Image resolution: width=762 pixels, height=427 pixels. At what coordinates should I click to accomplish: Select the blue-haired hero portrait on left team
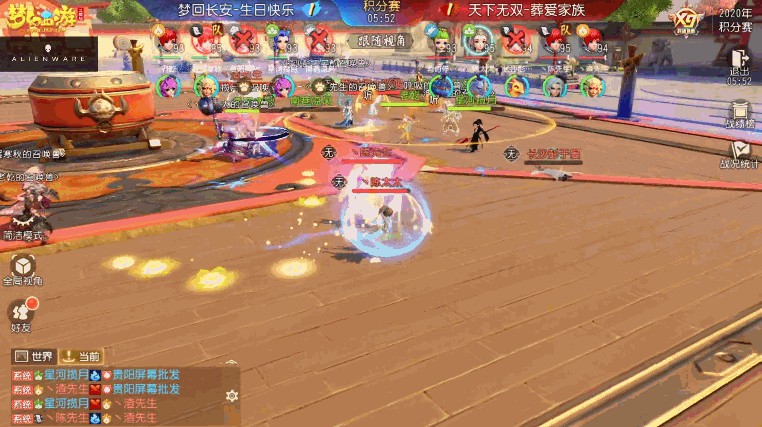[x=281, y=40]
